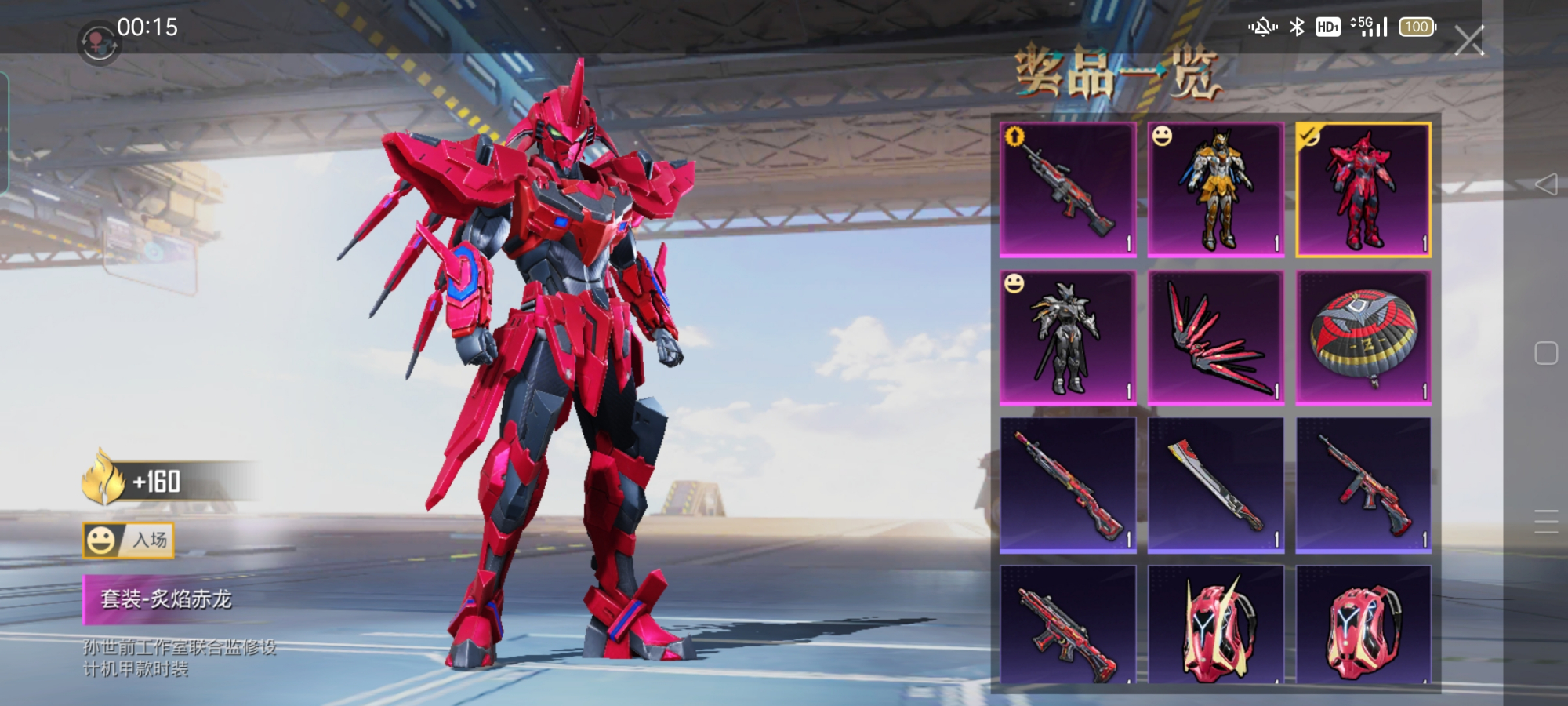The image size is (1568, 706).
Task: Tap the Android home square button
Action: [x=1545, y=353]
